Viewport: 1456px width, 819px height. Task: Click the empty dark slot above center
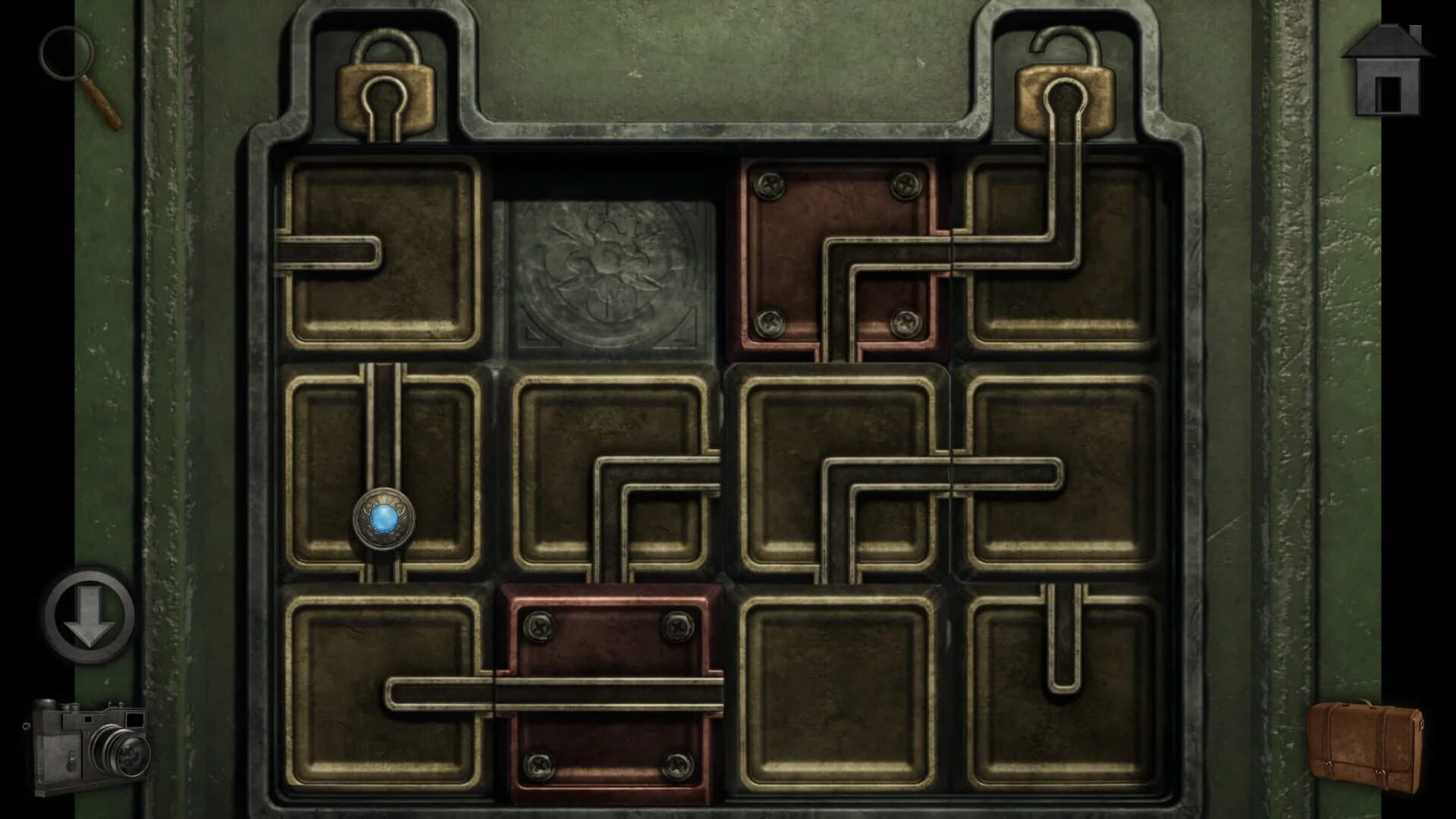click(607, 174)
